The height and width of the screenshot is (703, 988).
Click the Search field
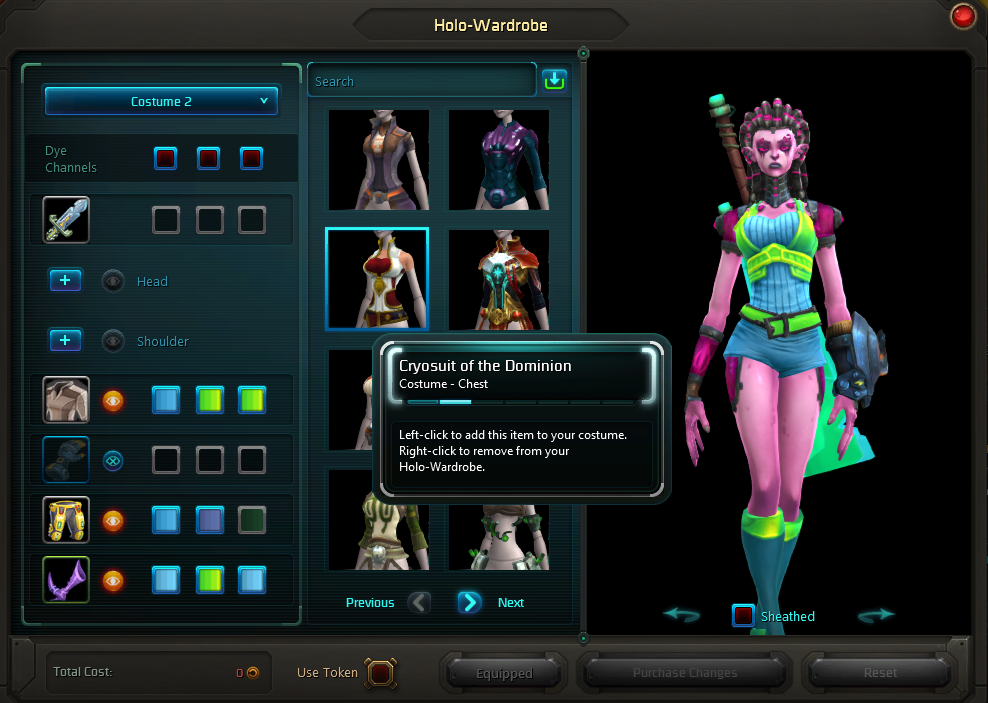tap(422, 81)
